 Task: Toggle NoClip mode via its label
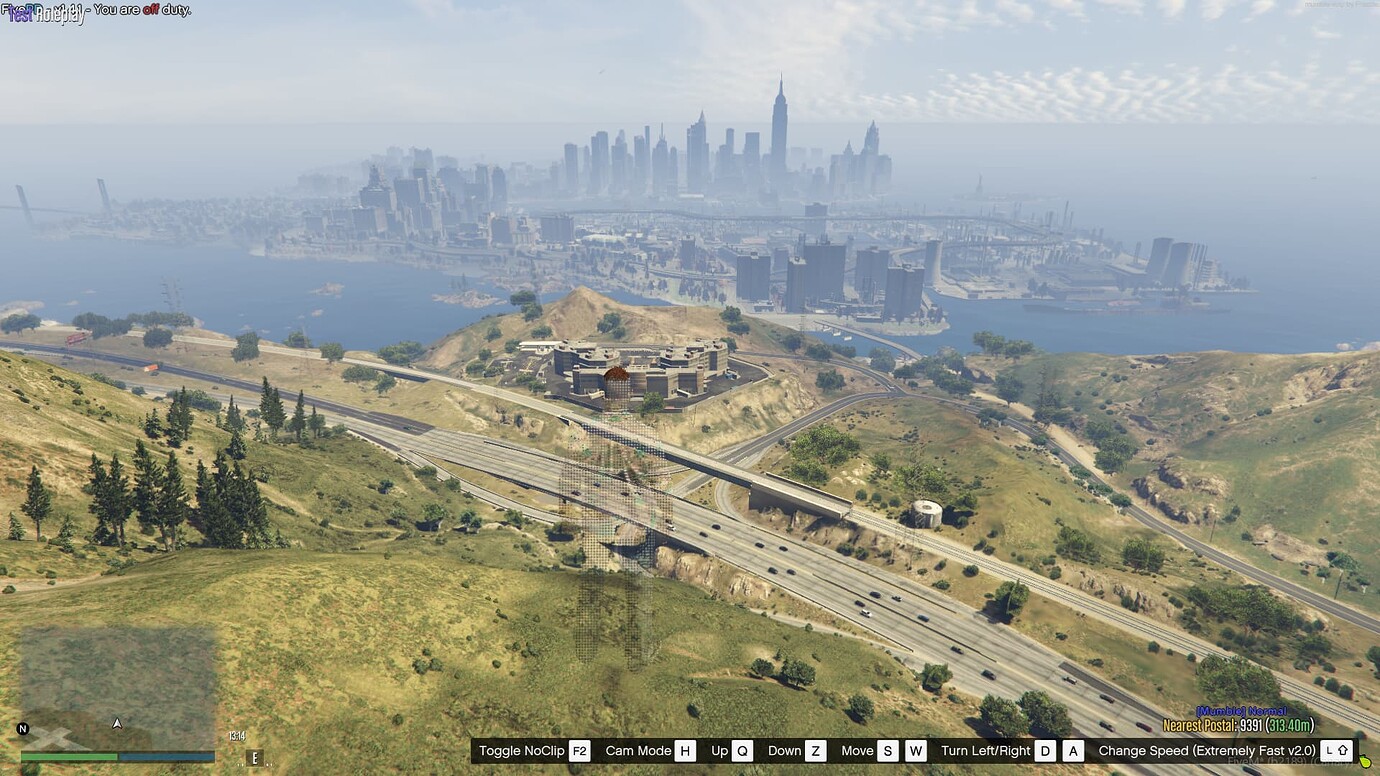(x=521, y=750)
